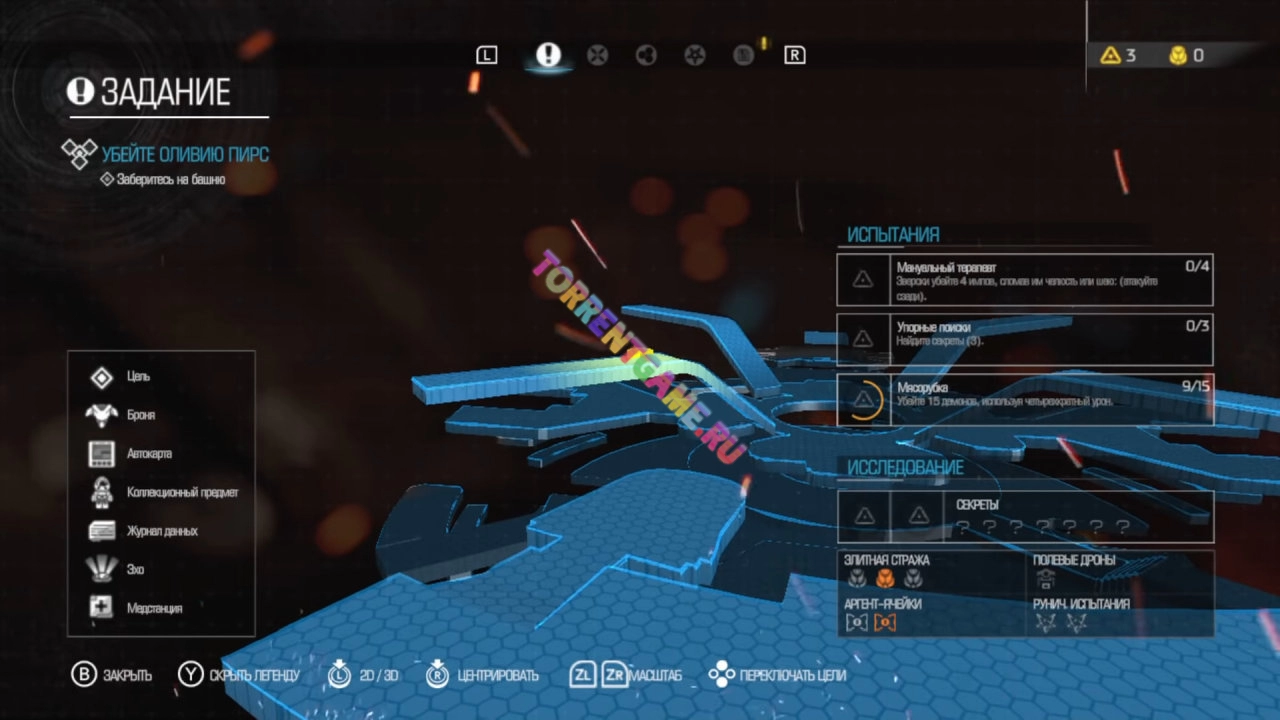Click the Автокарта legend entry
The width and height of the screenshot is (1280, 720).
(149, 454)
